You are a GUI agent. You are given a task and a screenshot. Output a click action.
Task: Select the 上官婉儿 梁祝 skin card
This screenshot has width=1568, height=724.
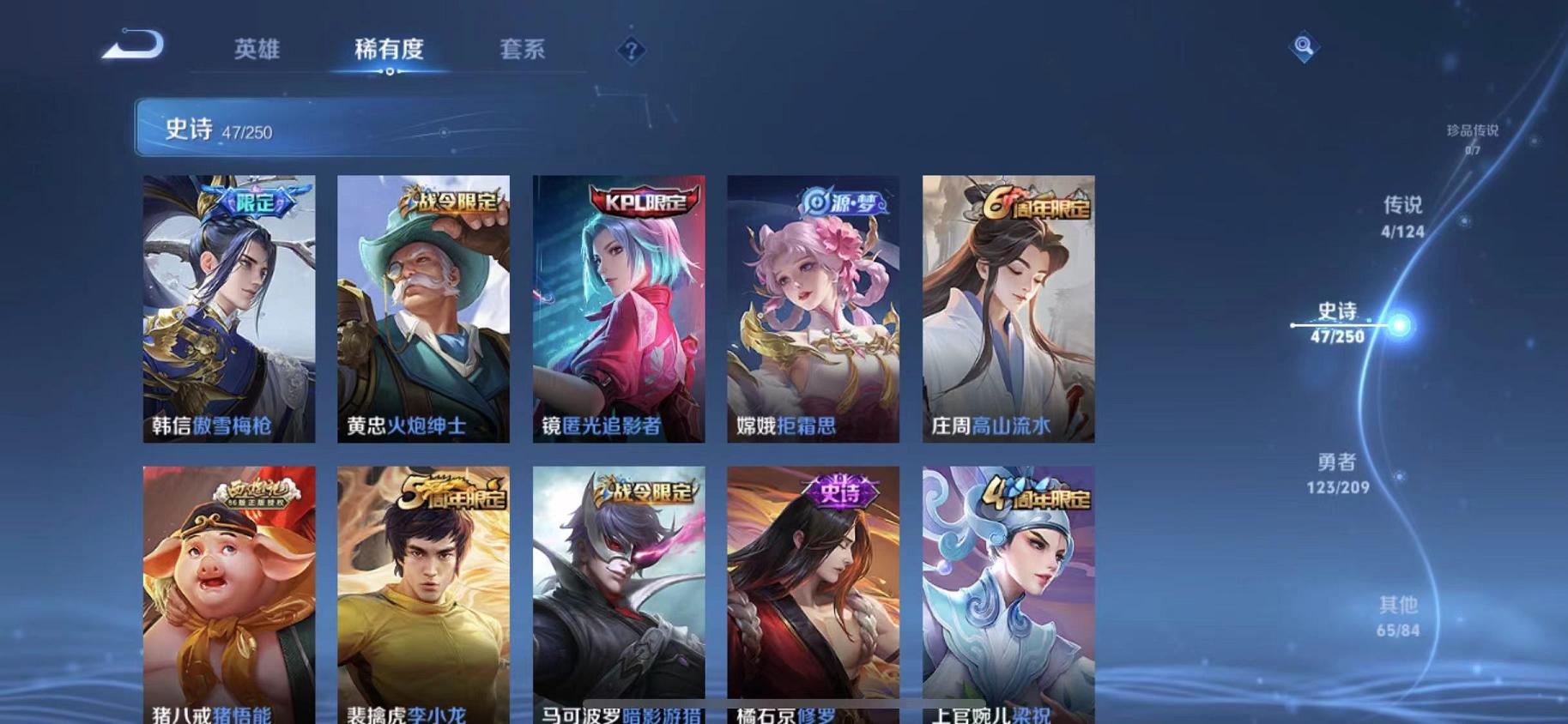pos(1006,592)
